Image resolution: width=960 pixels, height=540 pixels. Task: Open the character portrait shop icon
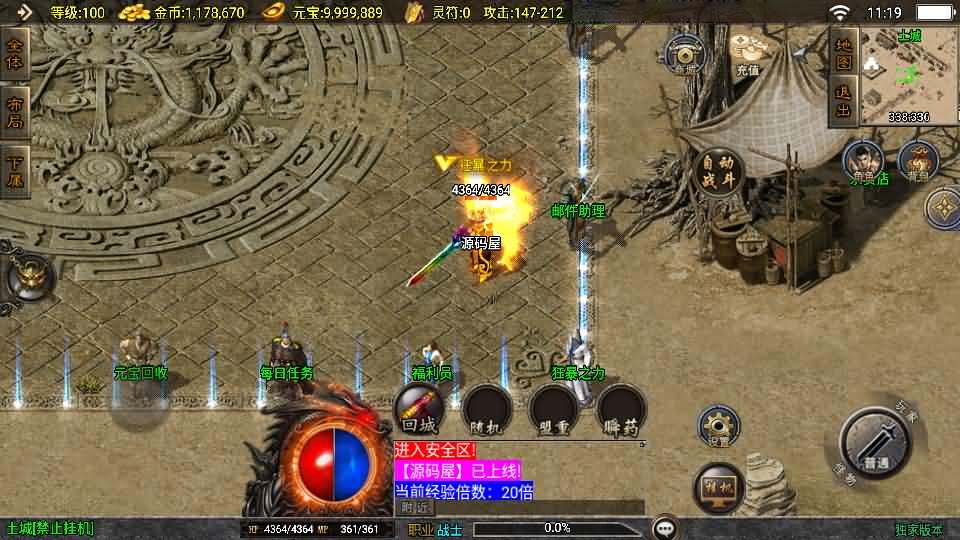tap(862, 162)
